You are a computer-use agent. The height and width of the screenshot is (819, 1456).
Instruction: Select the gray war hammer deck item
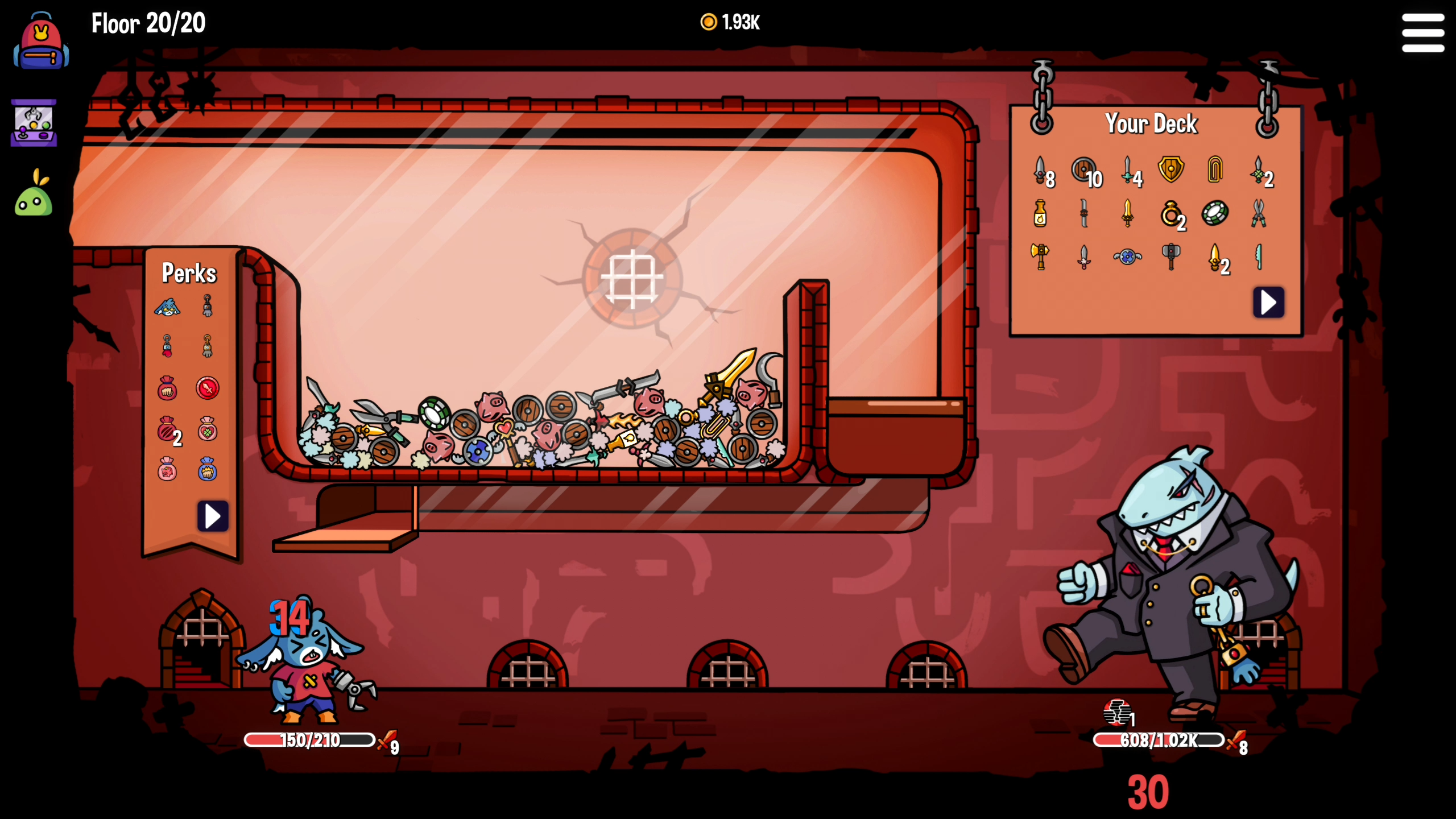(x=1170, y=256)
